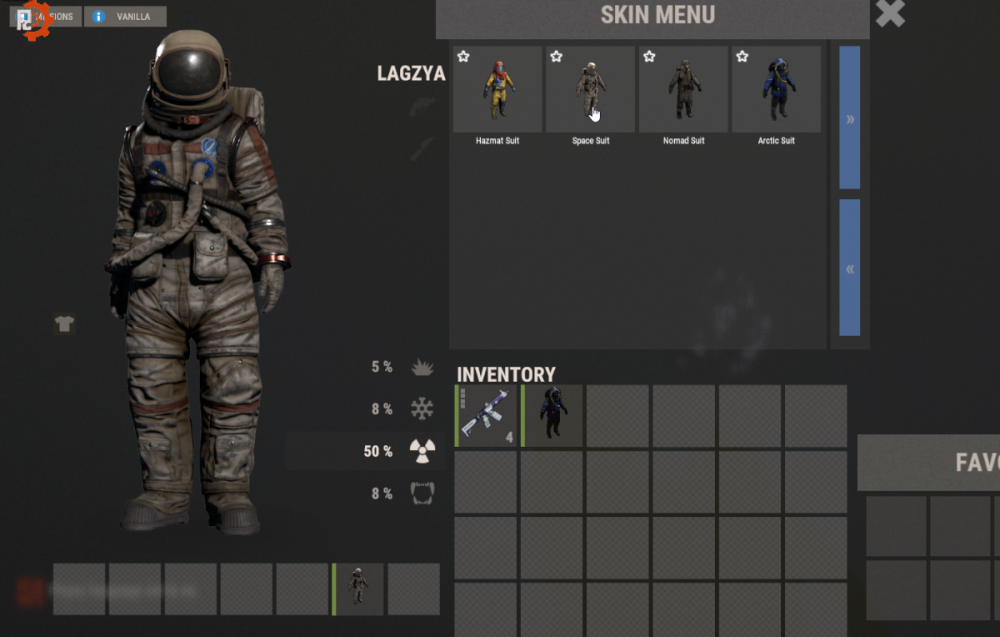This screenshot has width=1000, height=637.
Task: Favorite the Hazmat Suit with its star
Action: click(x=464, y=57)
